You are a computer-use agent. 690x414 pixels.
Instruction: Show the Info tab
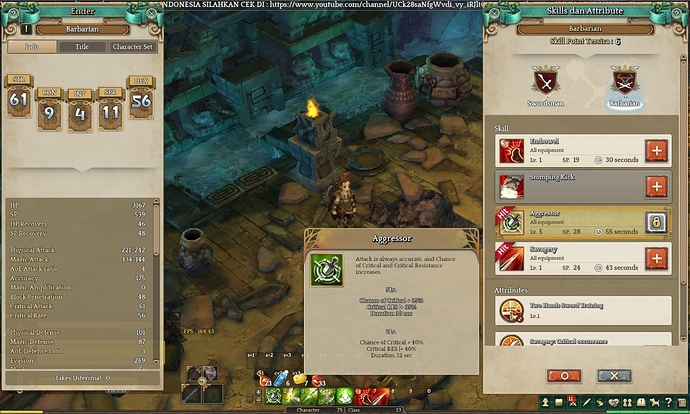[x=31, y=46]
